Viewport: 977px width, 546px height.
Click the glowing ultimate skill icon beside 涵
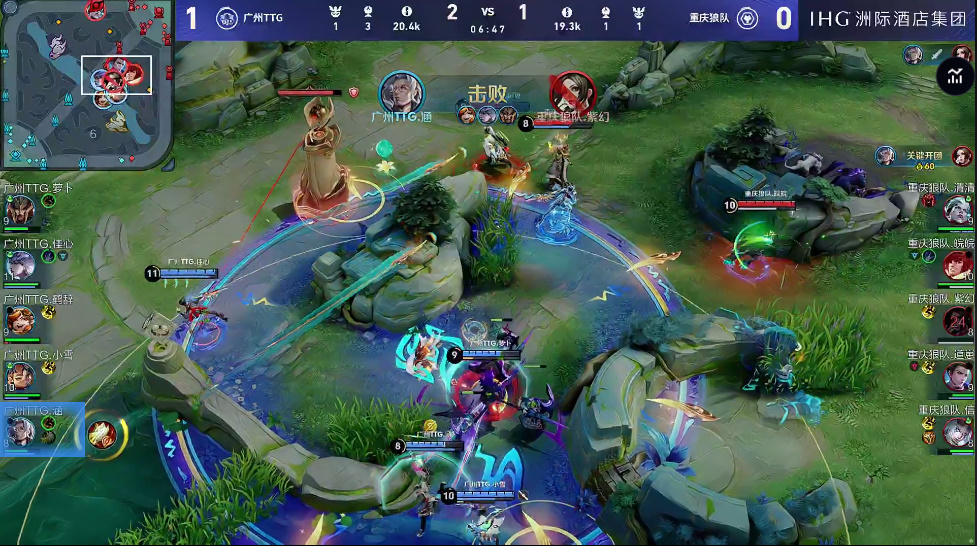102,432
